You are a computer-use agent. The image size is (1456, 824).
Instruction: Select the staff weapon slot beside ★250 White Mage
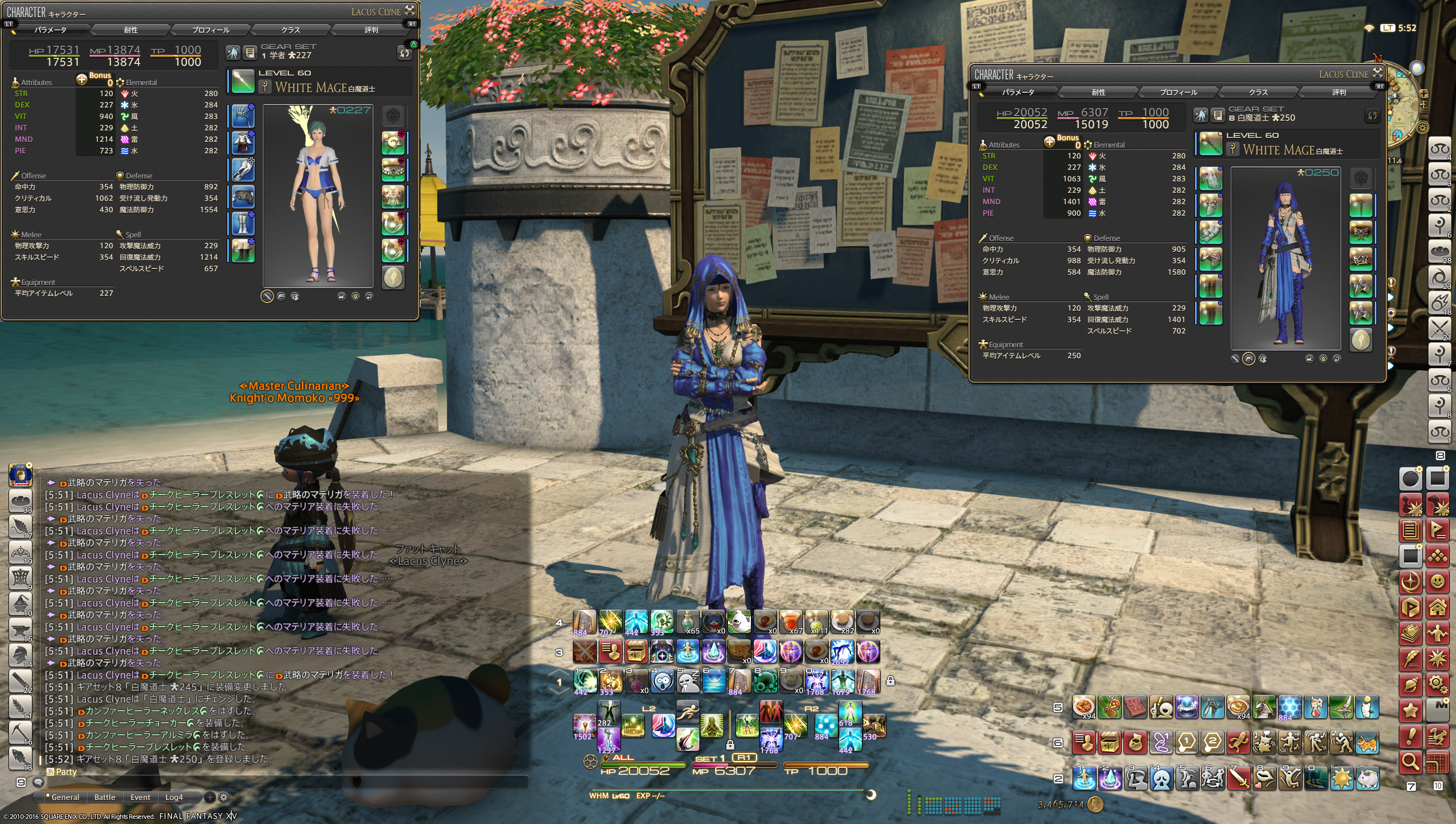(1210, 144)
